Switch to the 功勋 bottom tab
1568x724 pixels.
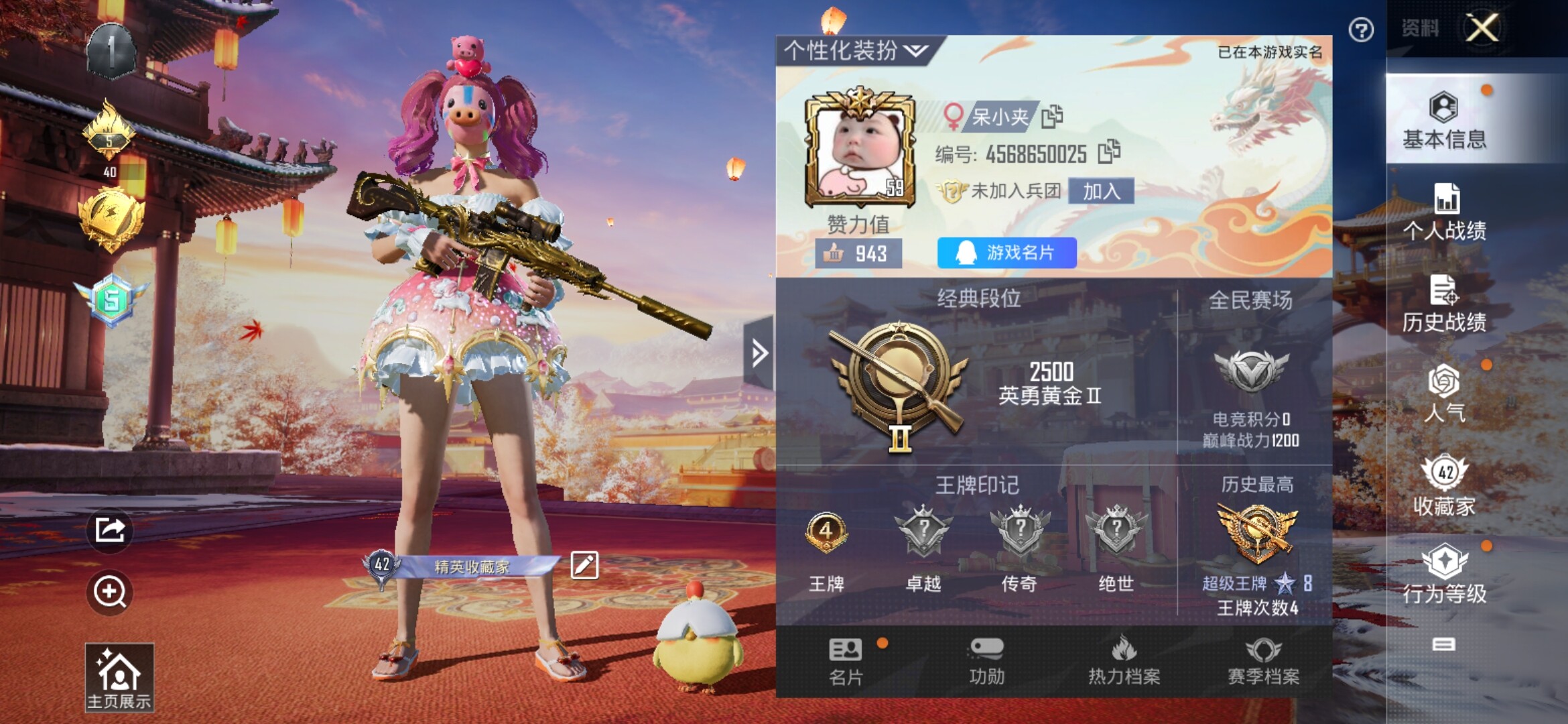point(986,662)
